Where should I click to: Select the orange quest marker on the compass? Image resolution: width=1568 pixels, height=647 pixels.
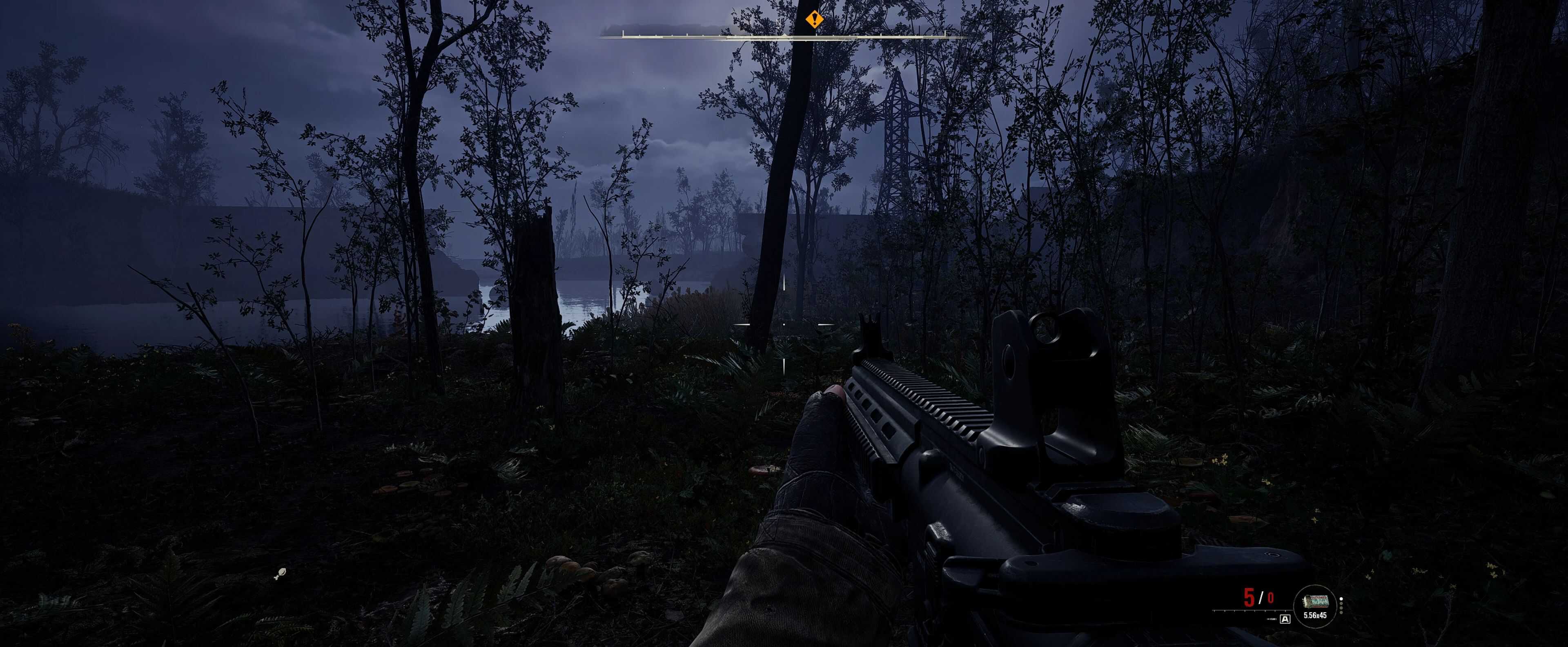tap(814, 20)
